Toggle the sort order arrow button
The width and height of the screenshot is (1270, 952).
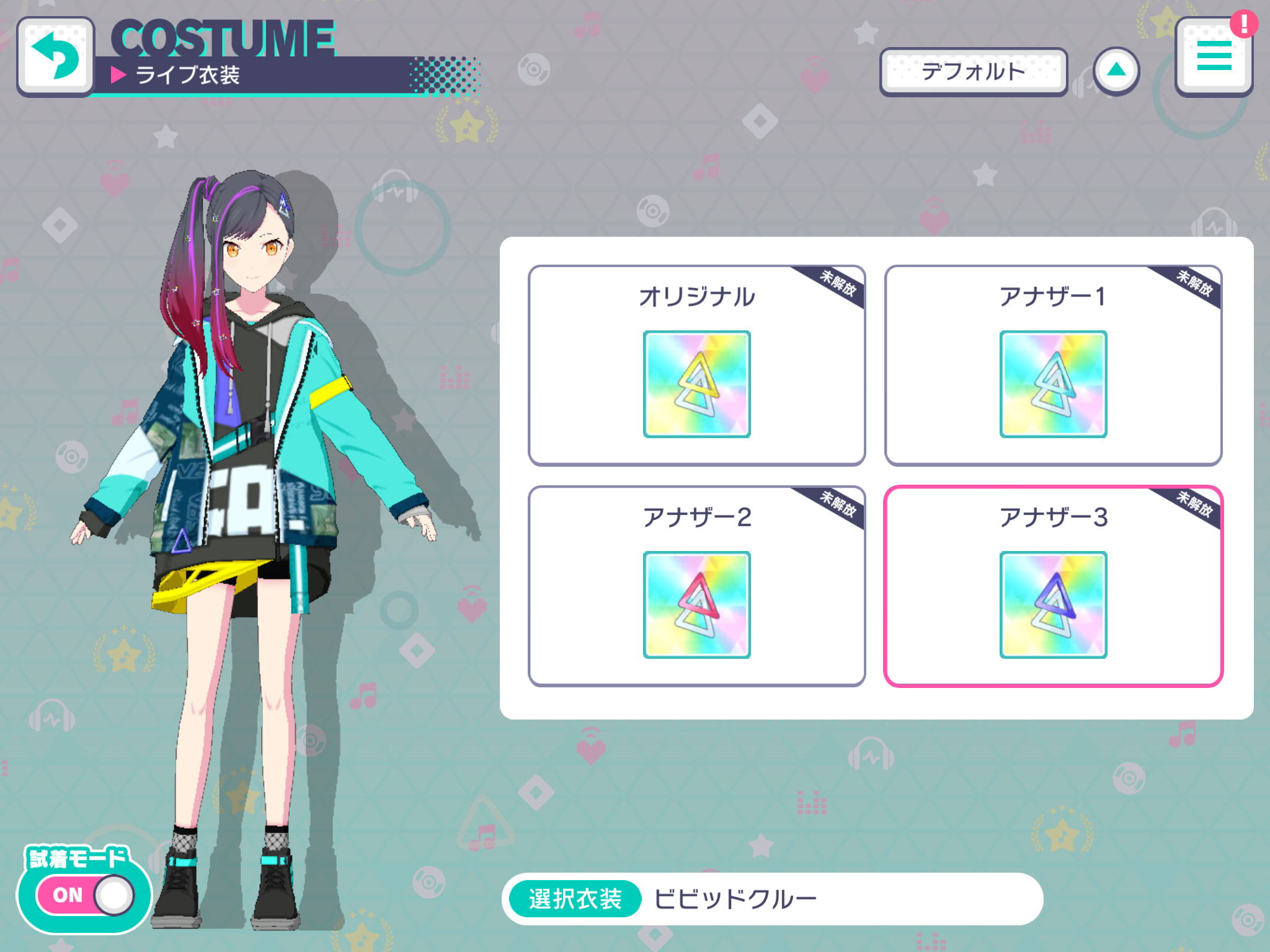tap(1116, 71)
